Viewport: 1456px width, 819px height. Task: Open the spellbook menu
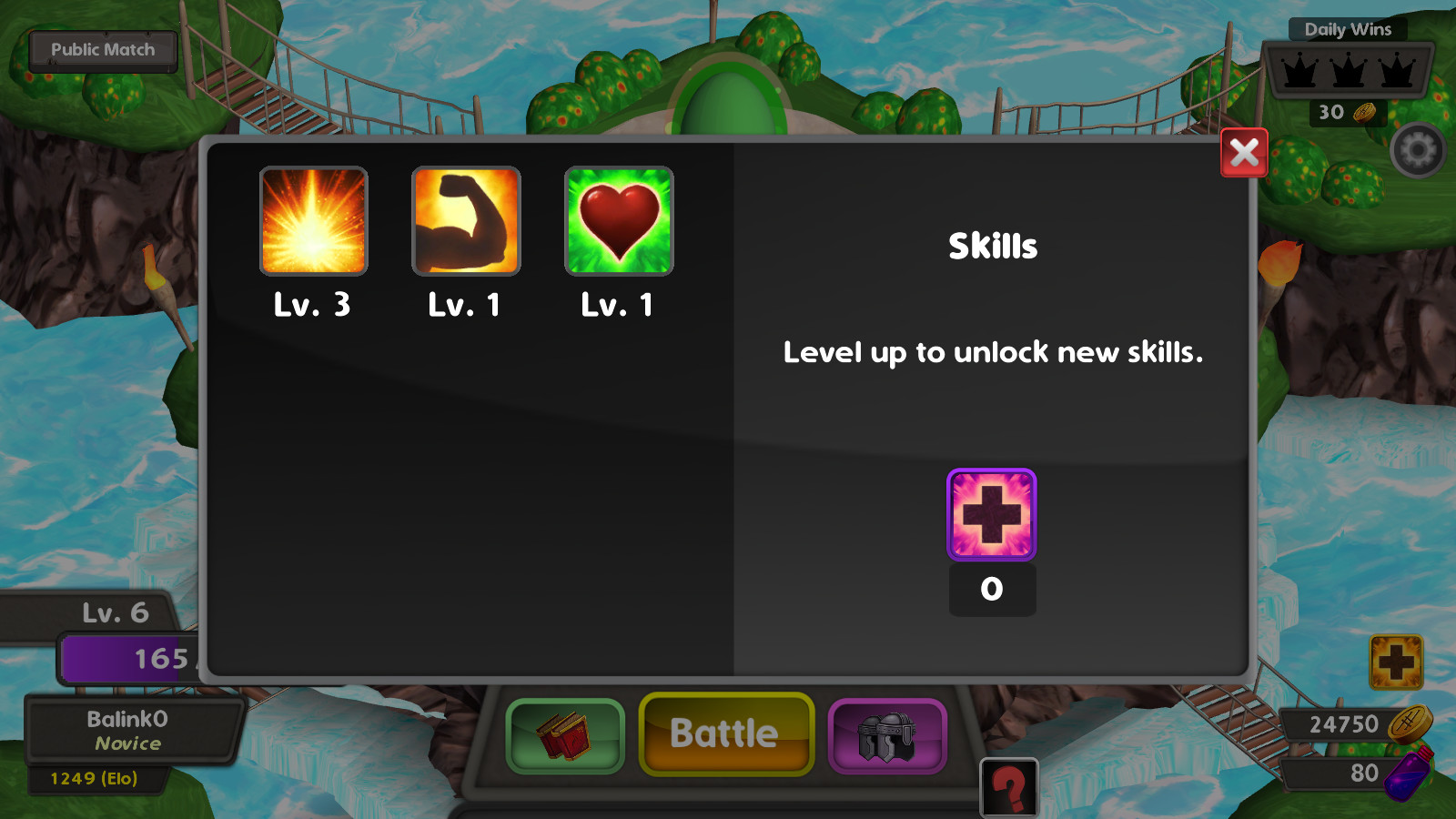pos(563,733)
